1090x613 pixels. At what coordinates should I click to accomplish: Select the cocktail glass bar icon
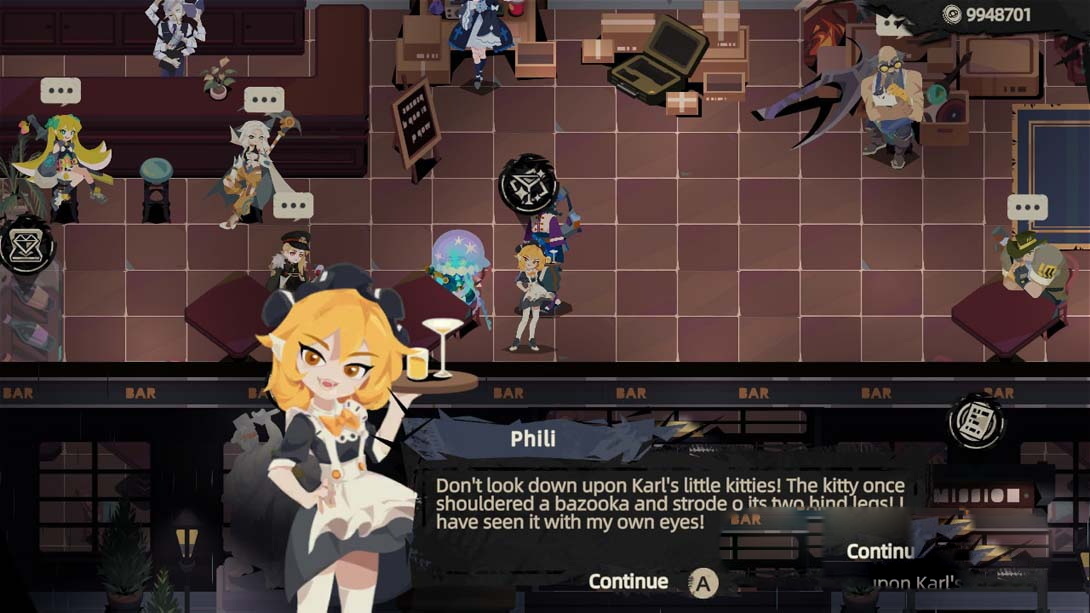[528, 184]
